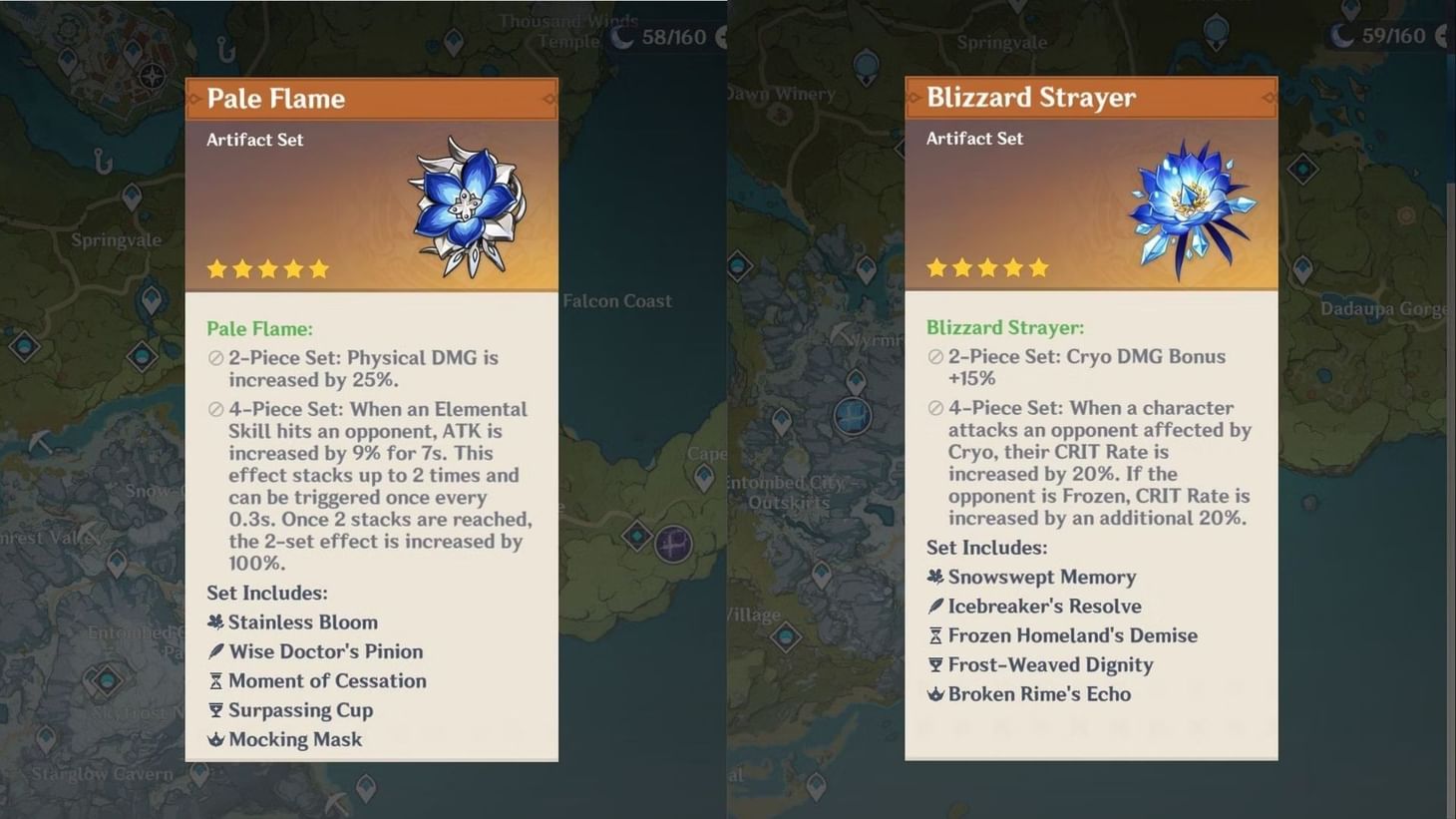1456x819 pixels.
Task: Click the moon icon next to 59/160
Action: [x=1340, y=36]
